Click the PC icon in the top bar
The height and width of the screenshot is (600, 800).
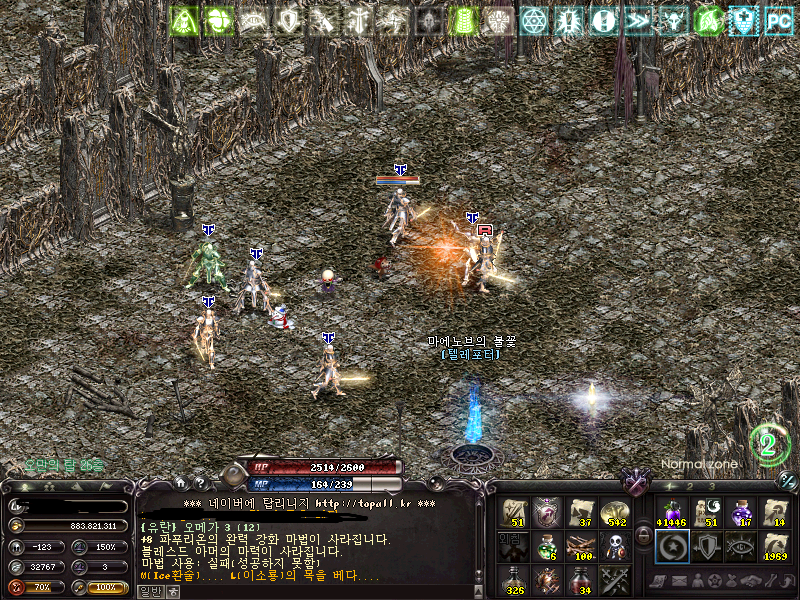click(x=778, y=19)
